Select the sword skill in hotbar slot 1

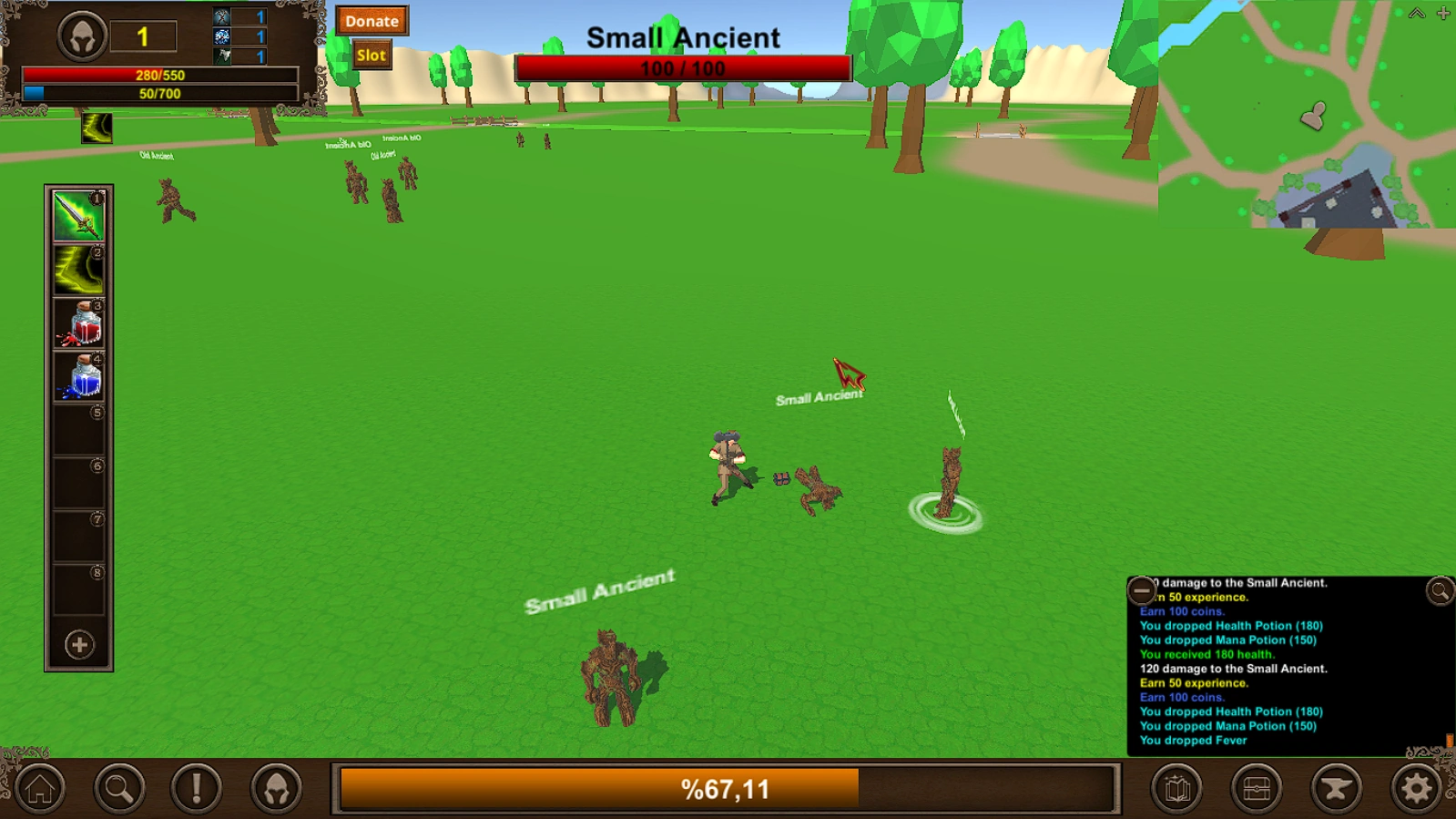point(76,216)
